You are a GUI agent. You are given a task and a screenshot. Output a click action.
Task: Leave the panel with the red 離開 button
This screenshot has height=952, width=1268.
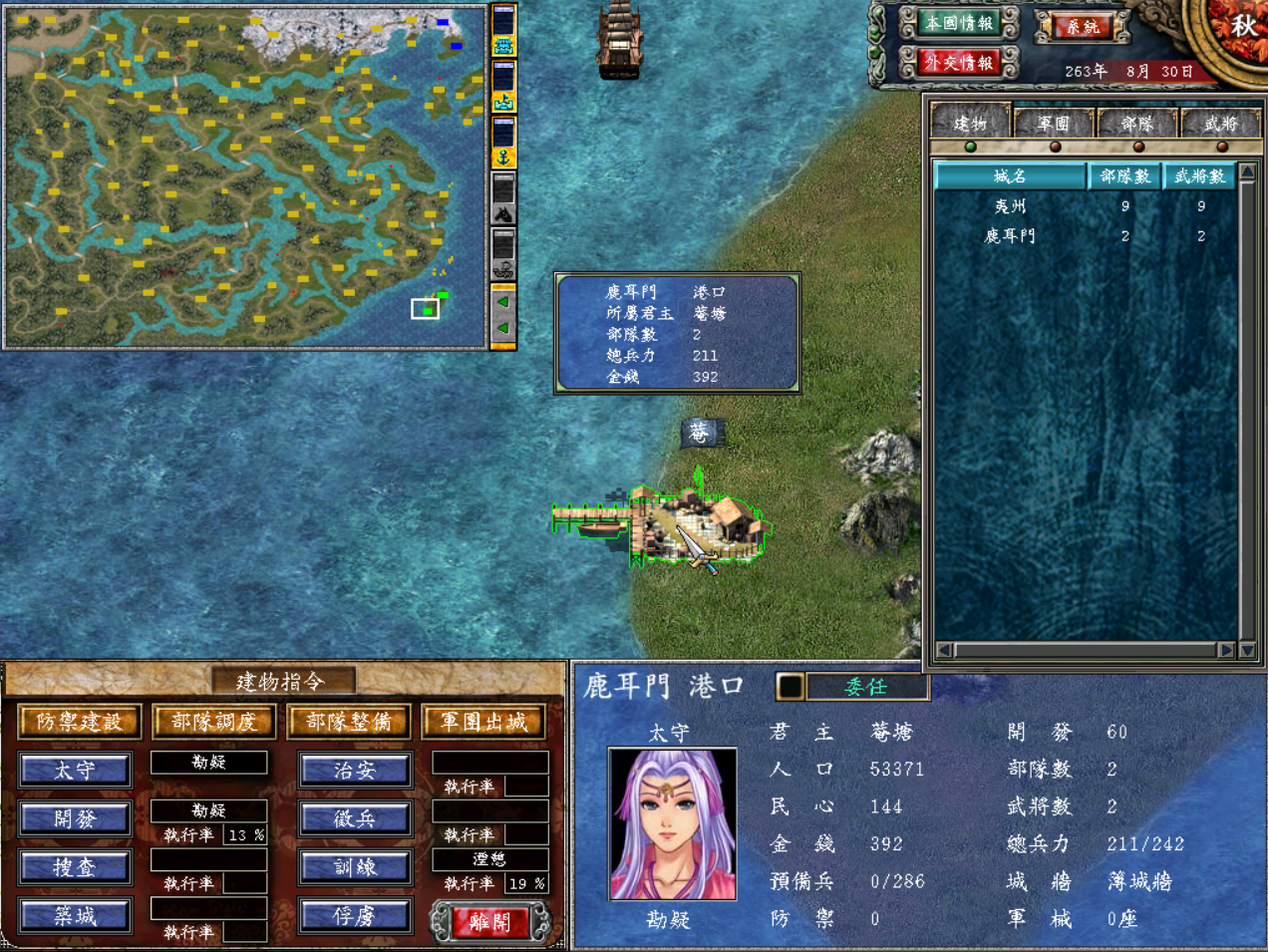(489, 922)
